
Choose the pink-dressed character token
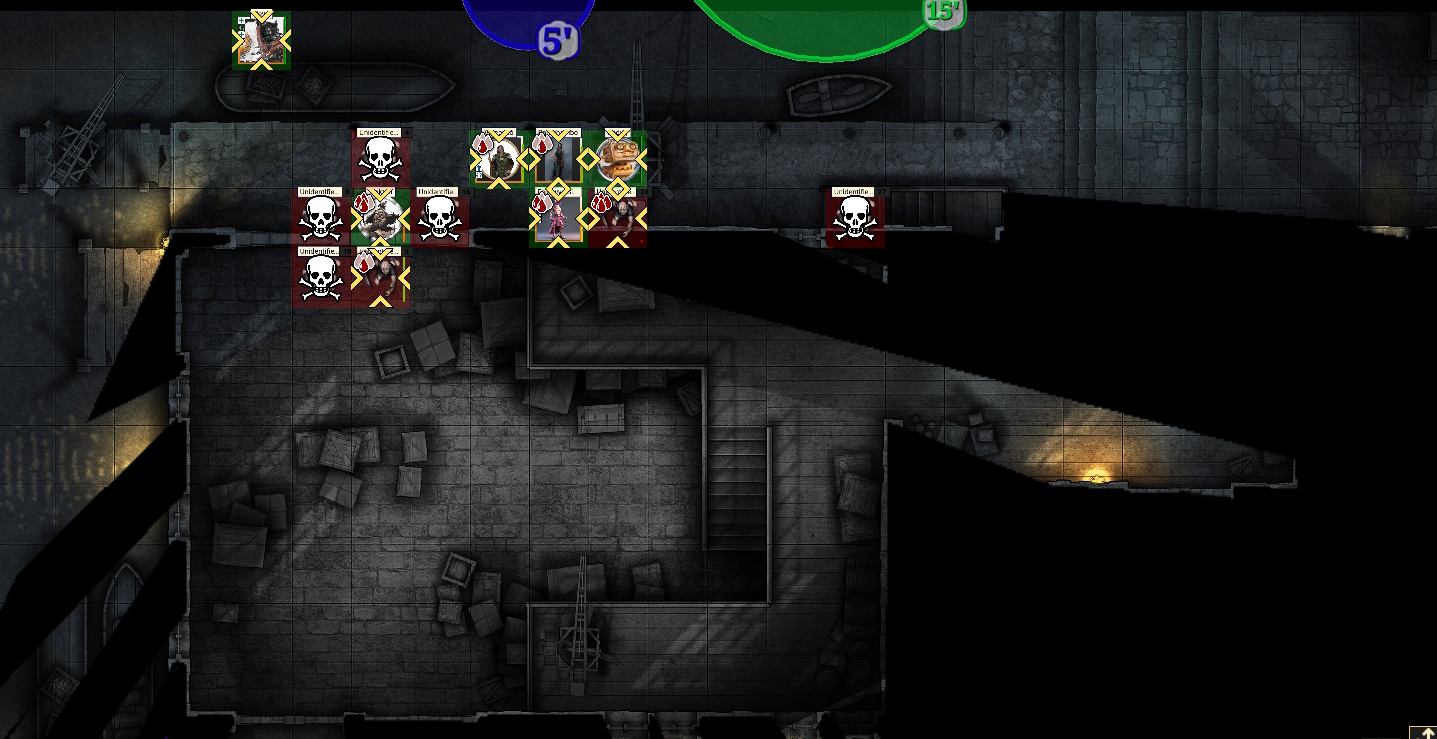pyautogui.click(x=558, y=217)
